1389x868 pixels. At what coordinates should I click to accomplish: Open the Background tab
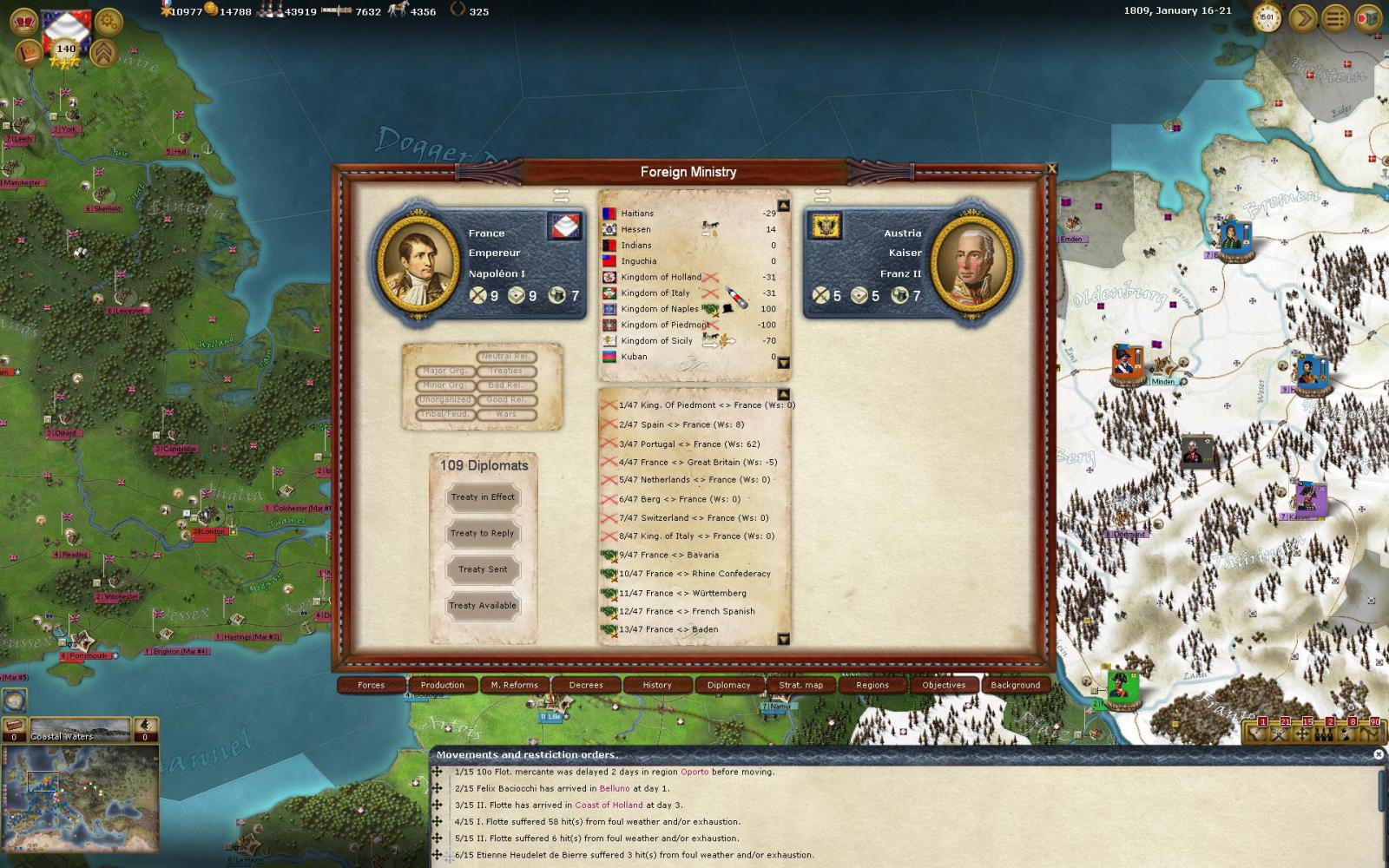(x=1016, y=685)
